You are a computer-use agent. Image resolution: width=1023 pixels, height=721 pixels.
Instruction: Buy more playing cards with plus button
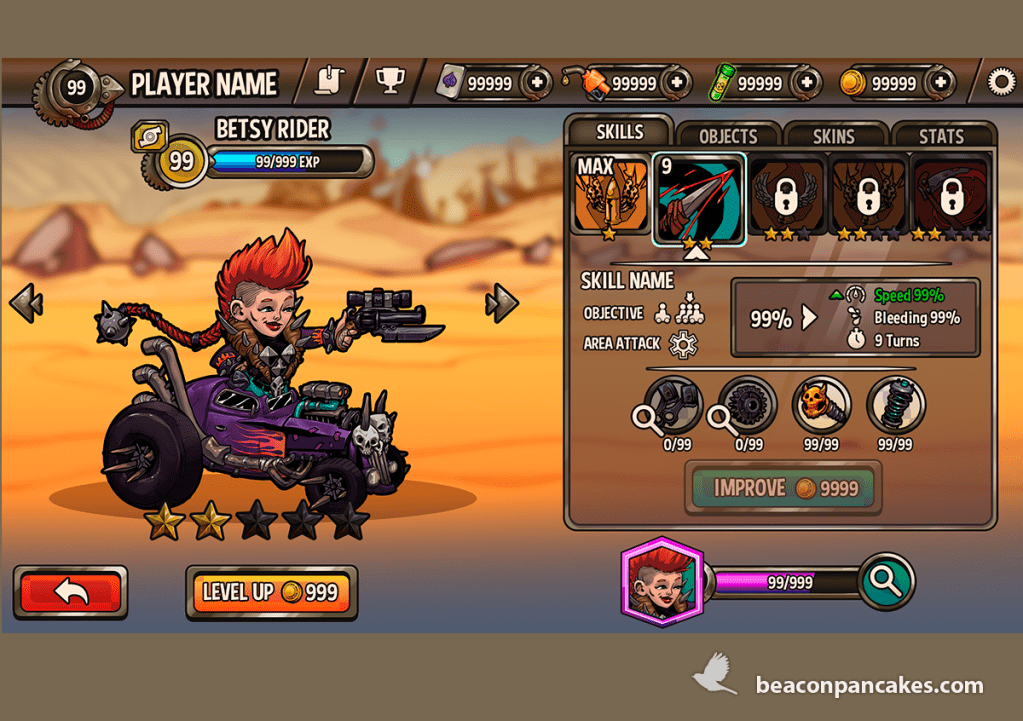(x=536, y=83)
